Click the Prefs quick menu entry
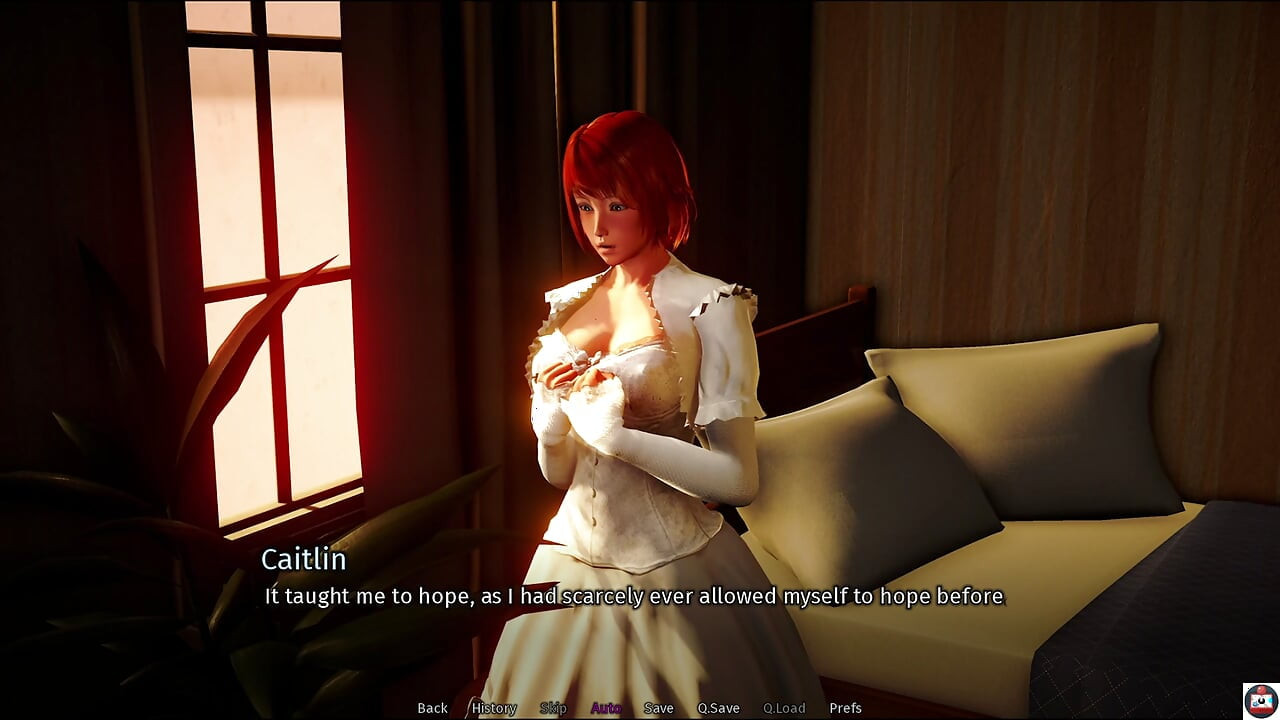 point(846,707)
